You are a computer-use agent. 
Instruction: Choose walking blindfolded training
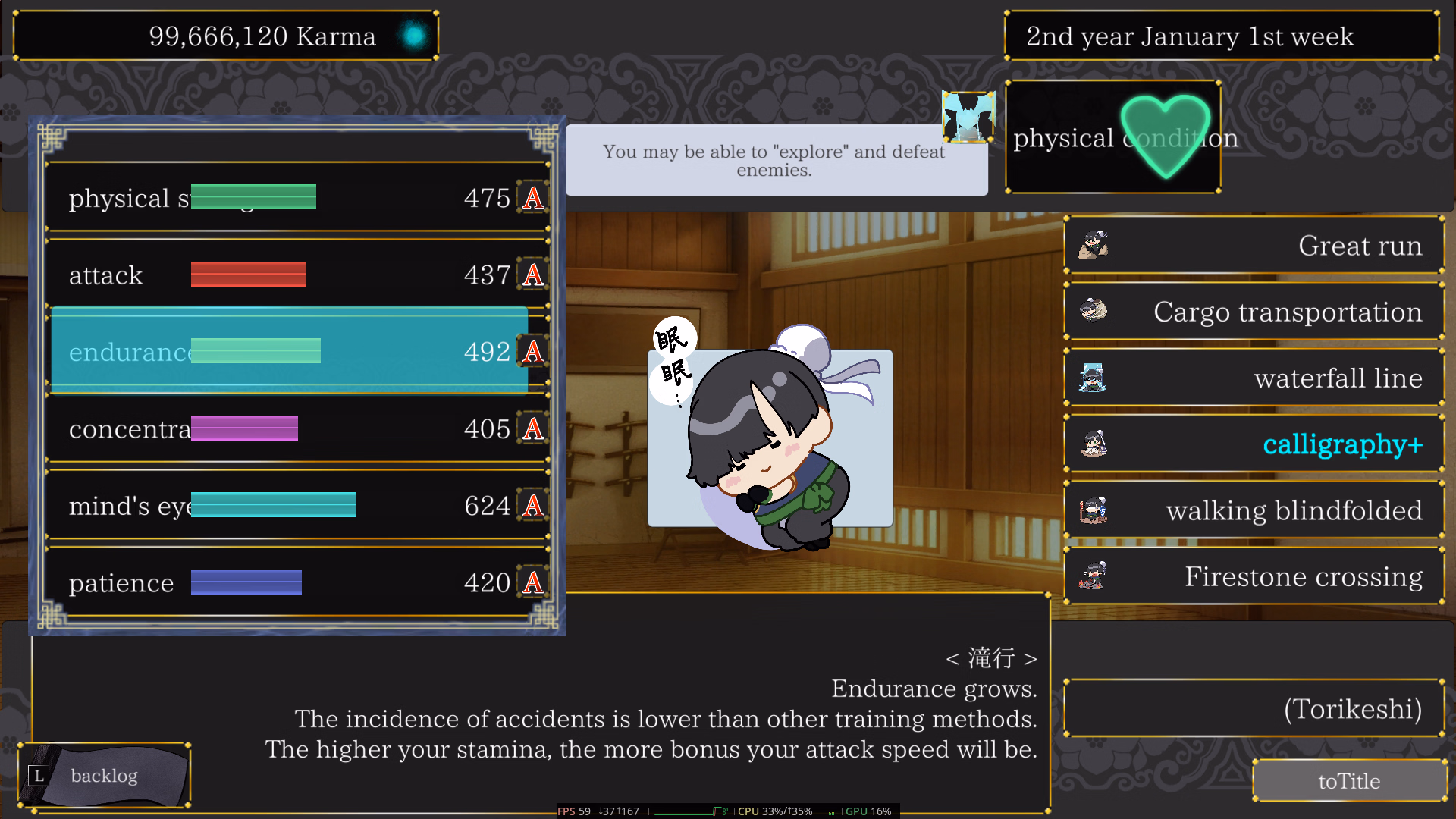click(x=1254, y=510)
